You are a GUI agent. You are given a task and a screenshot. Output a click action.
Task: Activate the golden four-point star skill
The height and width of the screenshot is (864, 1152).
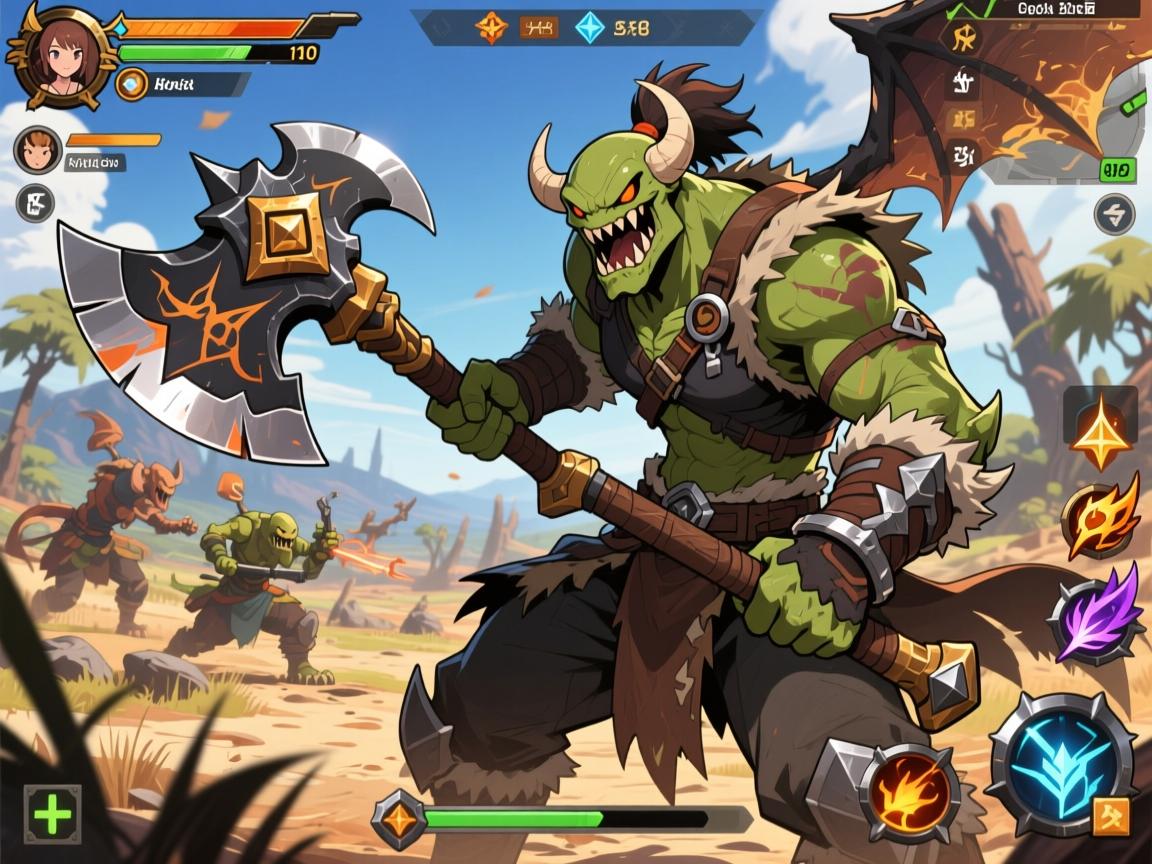click(1100, 432)
